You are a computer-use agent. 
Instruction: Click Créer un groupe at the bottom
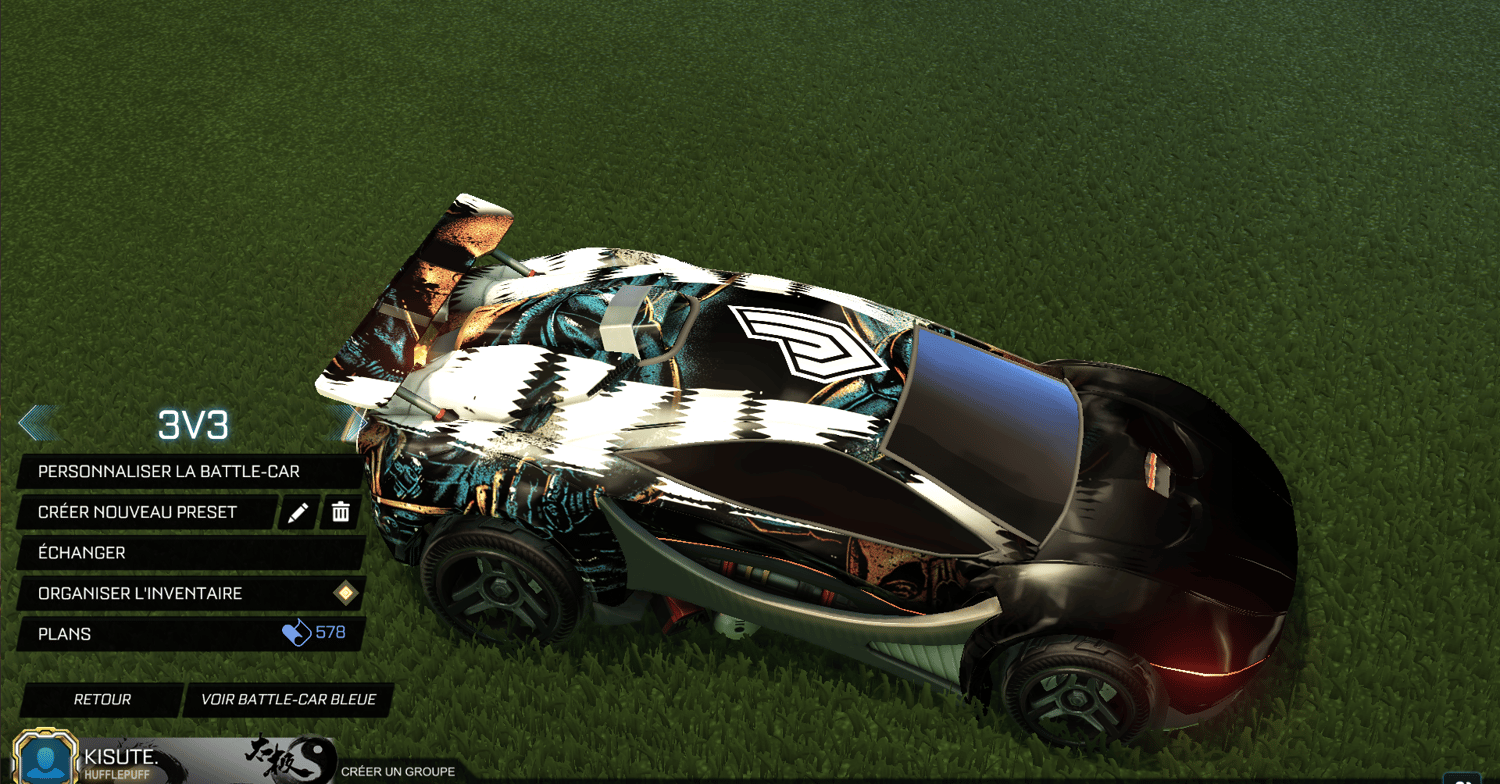coord(401,771)
